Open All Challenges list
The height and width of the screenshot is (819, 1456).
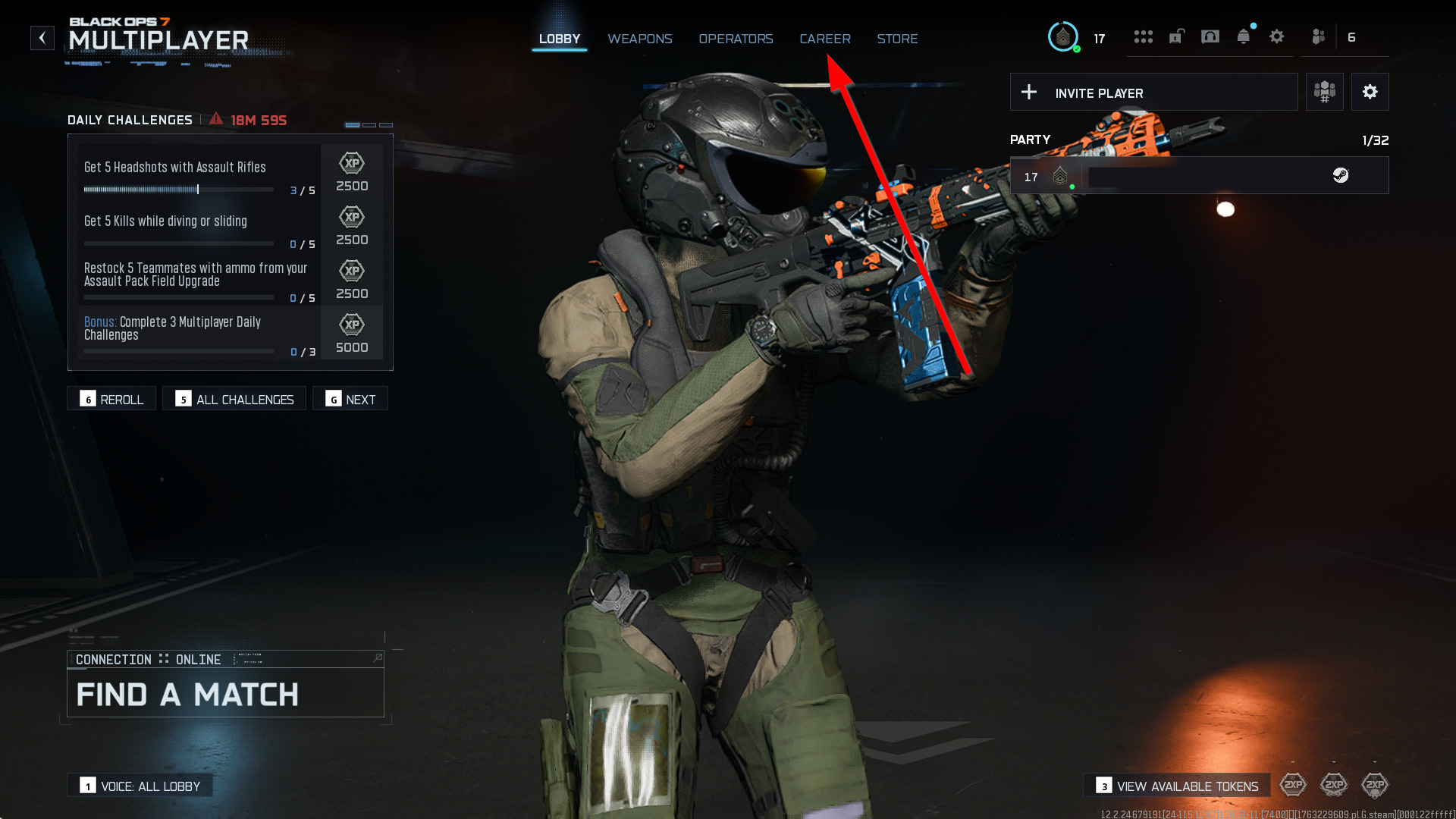[x=234, y=399]
